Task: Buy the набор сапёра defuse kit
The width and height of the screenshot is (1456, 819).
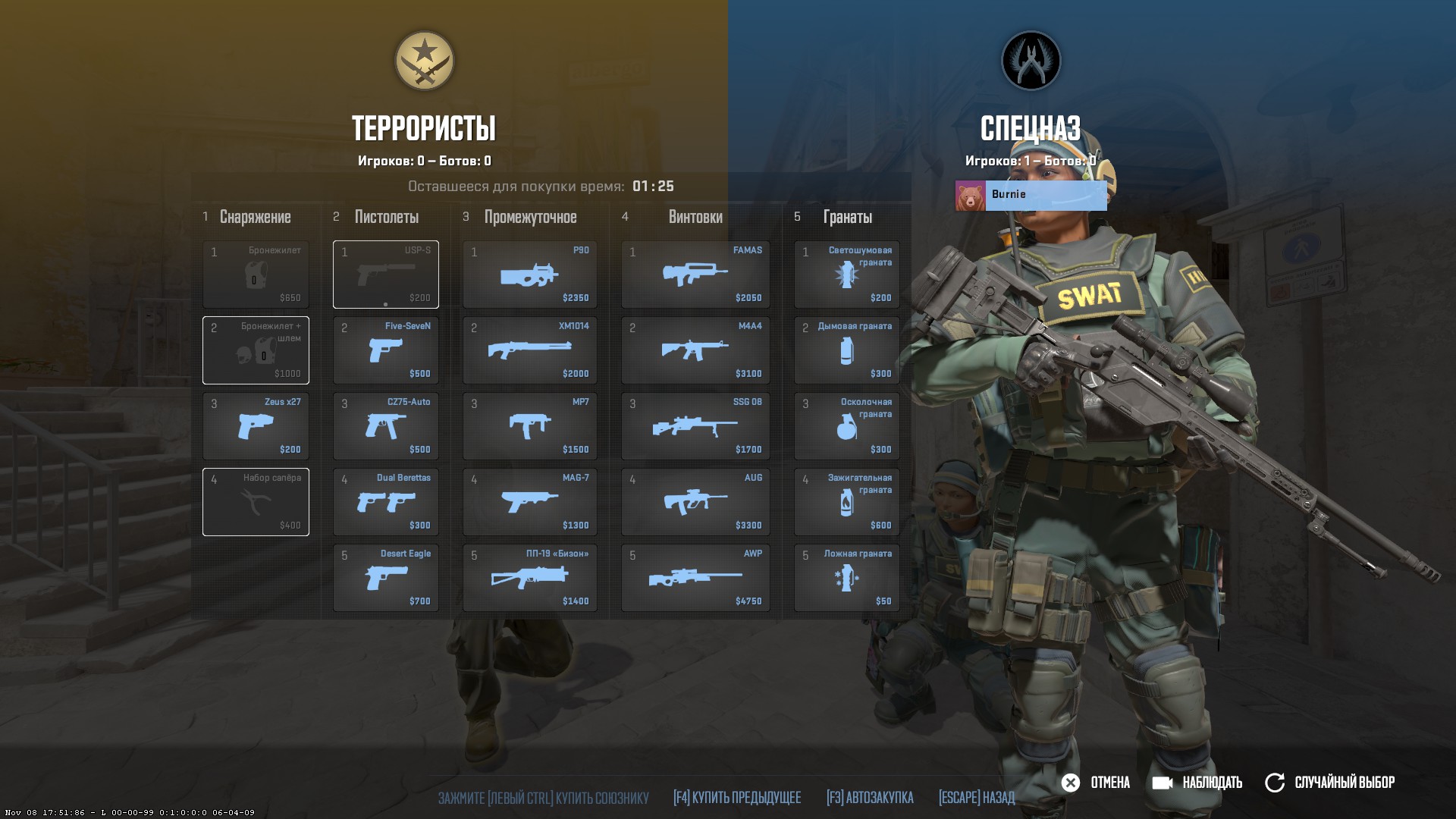Action: coord(256,502)
